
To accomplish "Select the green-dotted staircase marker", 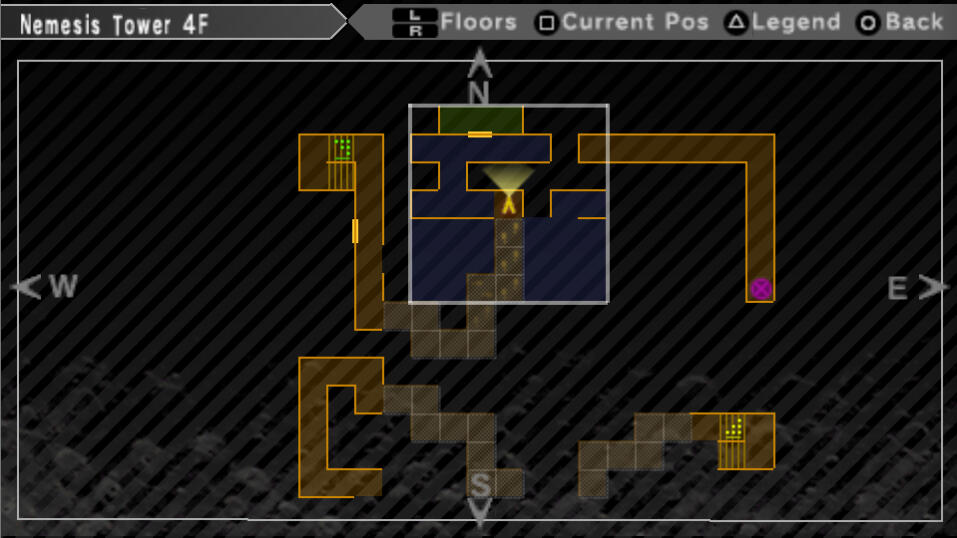I will point(342,150).
